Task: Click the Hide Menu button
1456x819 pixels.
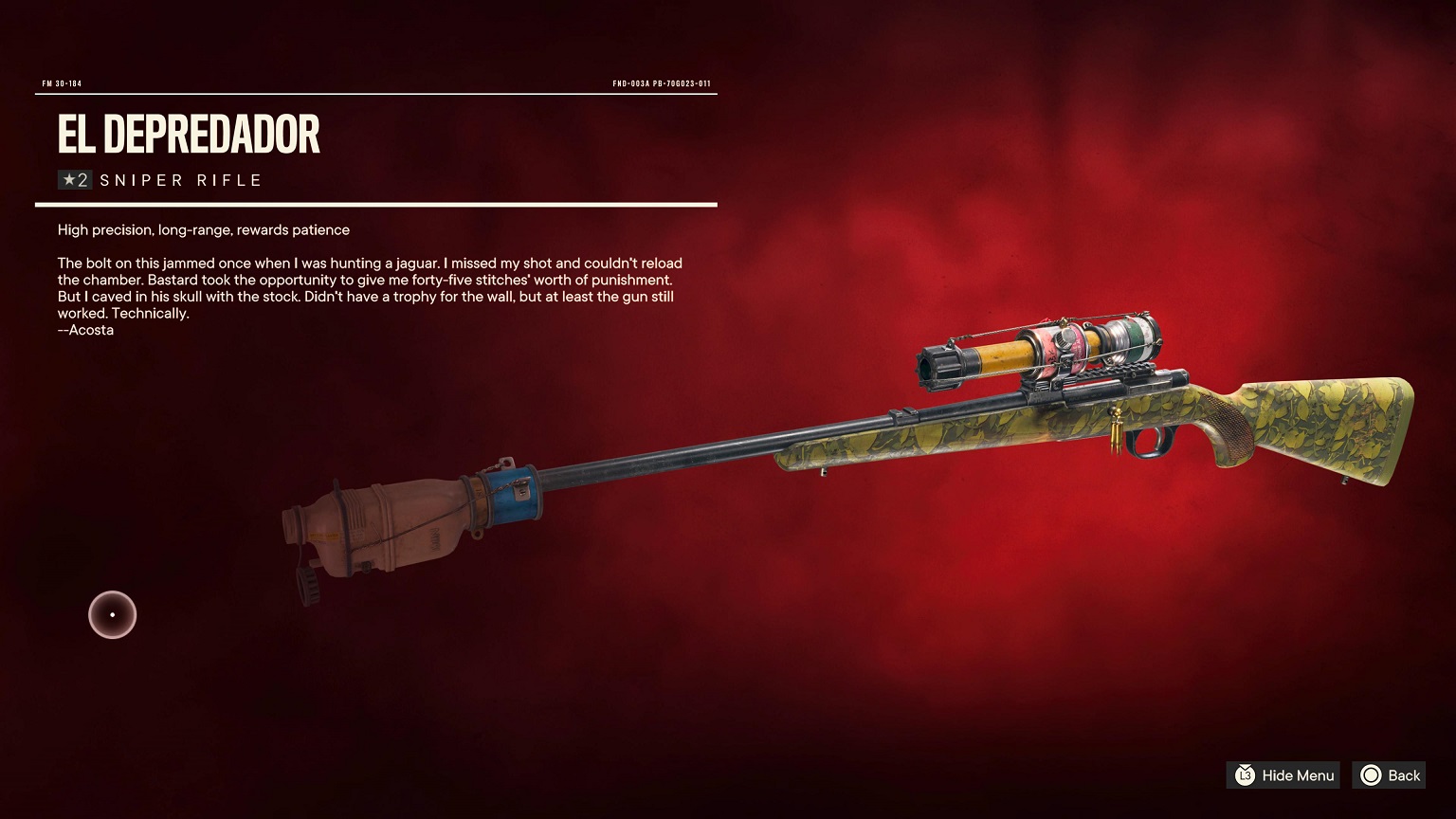Action: pyautogui.click(x=1283, y=775)
